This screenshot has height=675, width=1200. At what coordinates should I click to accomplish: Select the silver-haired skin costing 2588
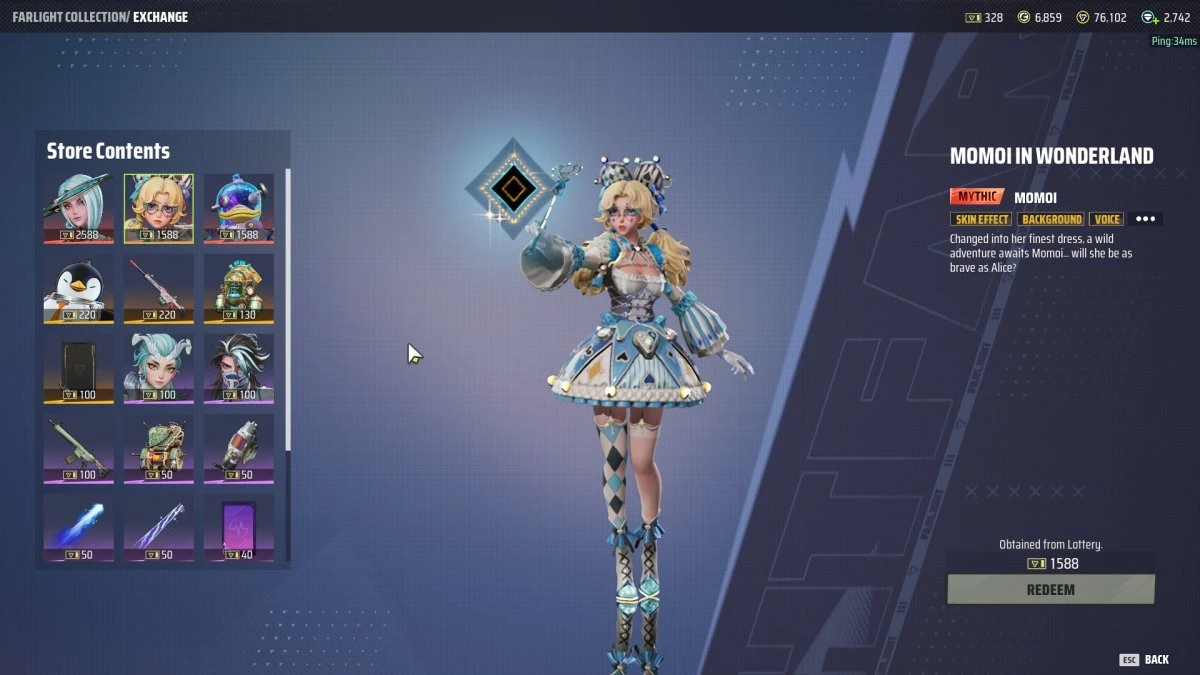tap(78, 208)
